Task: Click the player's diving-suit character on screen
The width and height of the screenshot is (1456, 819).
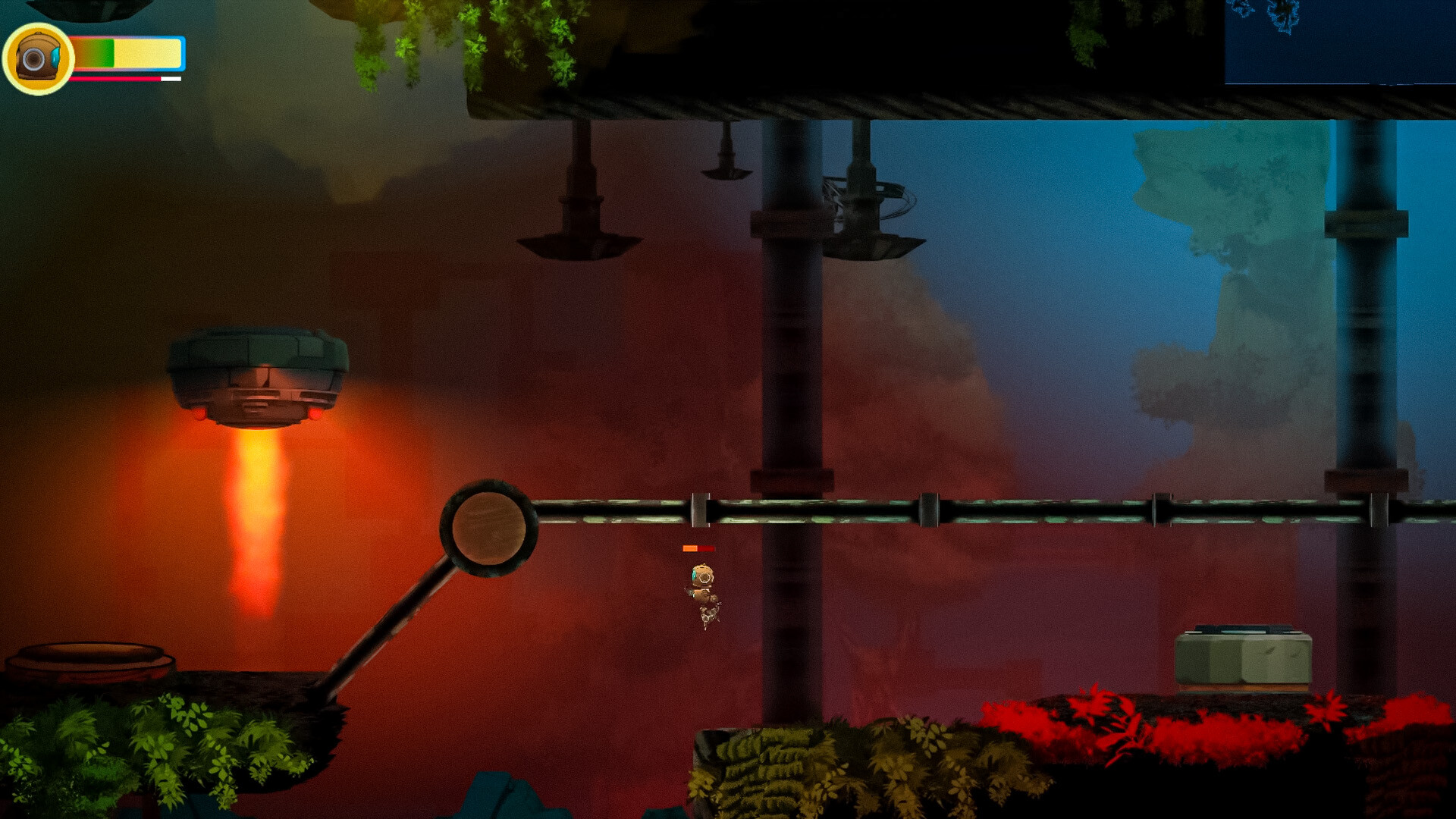Action: pos(702,591)
